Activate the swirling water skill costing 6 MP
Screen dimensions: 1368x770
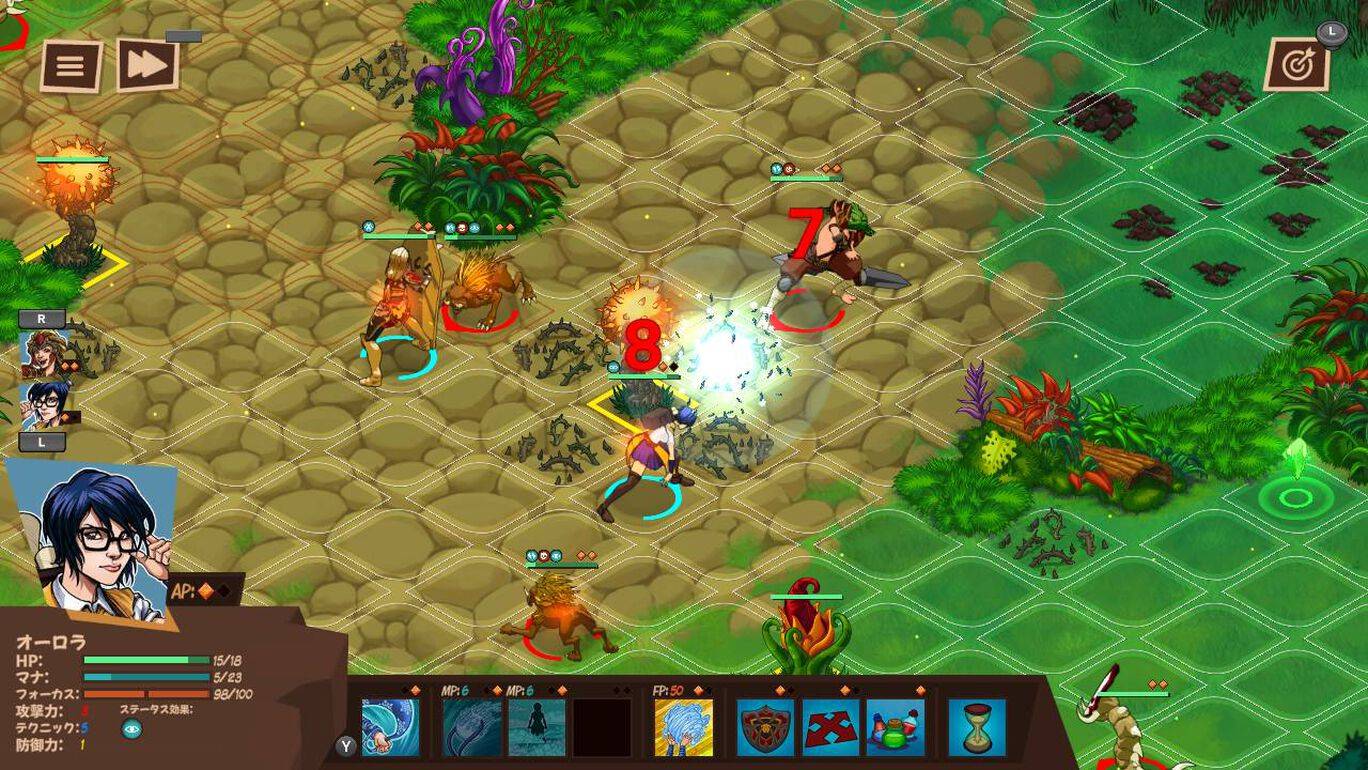pyautogui.click(x=472, y=727)
